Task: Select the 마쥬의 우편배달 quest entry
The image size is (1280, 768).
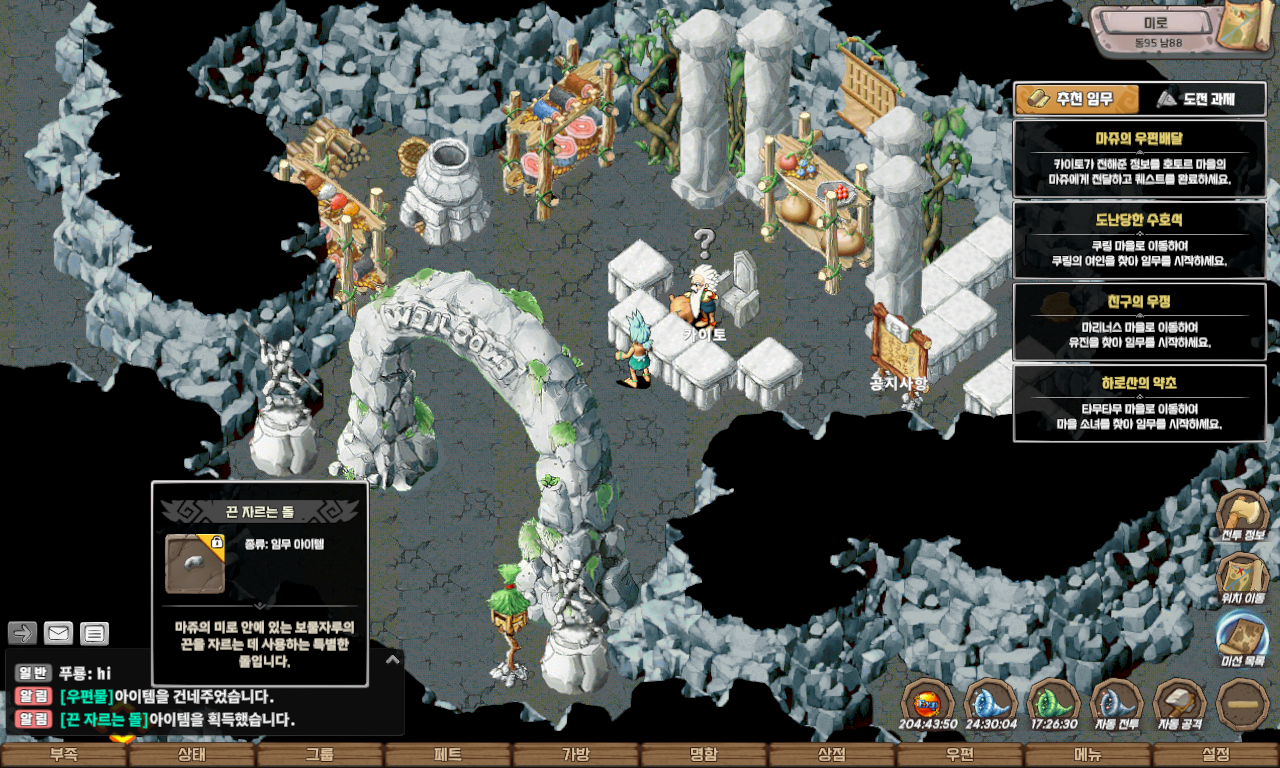Action: [x=1139, y=158]
